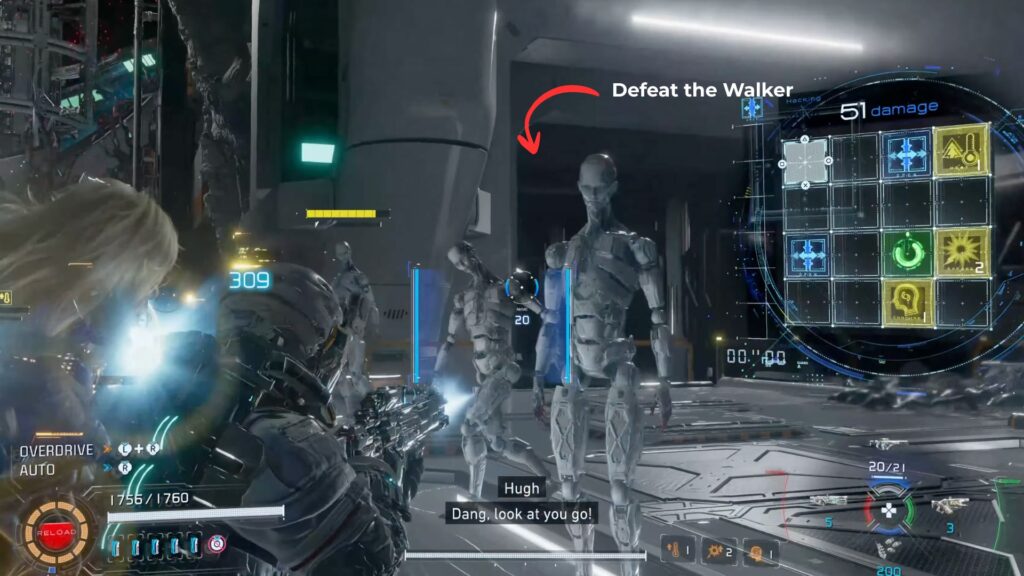Choose the left weapon with 5 ammo
Viewport: 1024px width, 576px height.
828,502
